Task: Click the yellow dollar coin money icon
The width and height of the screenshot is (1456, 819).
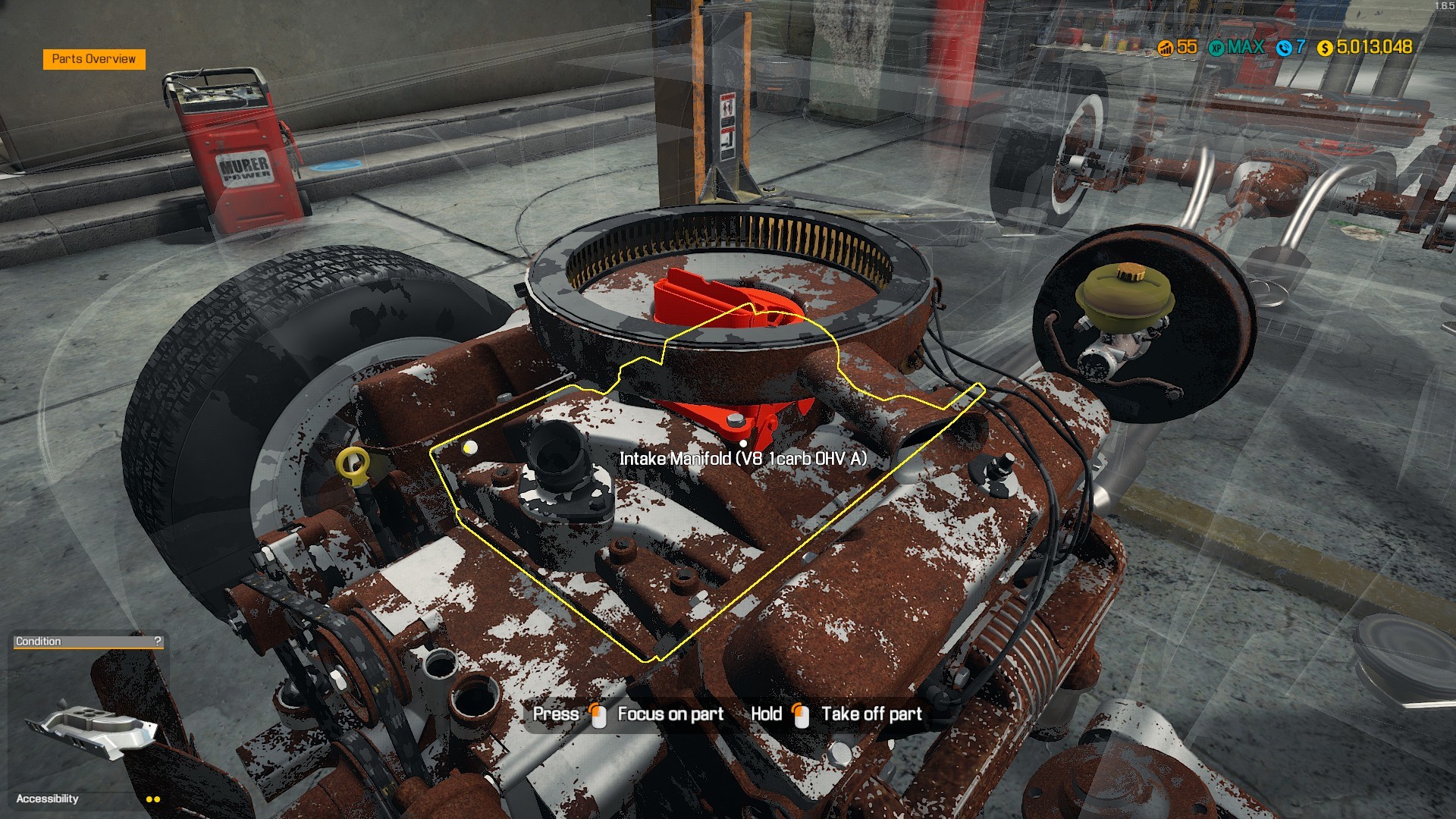Action: pos(1325,48)
